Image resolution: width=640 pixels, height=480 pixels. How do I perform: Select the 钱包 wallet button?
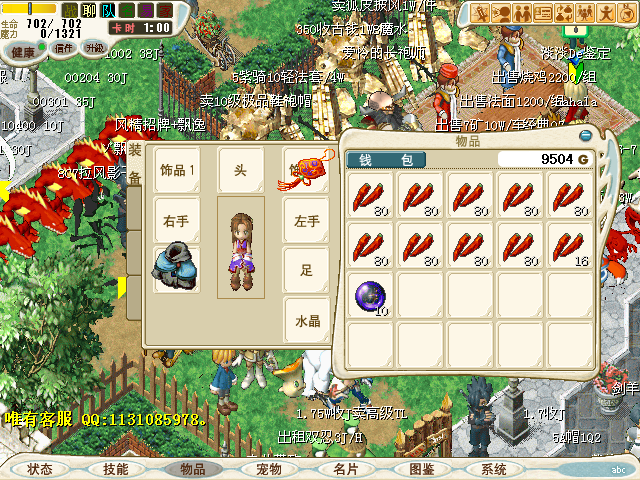[385, 159]
